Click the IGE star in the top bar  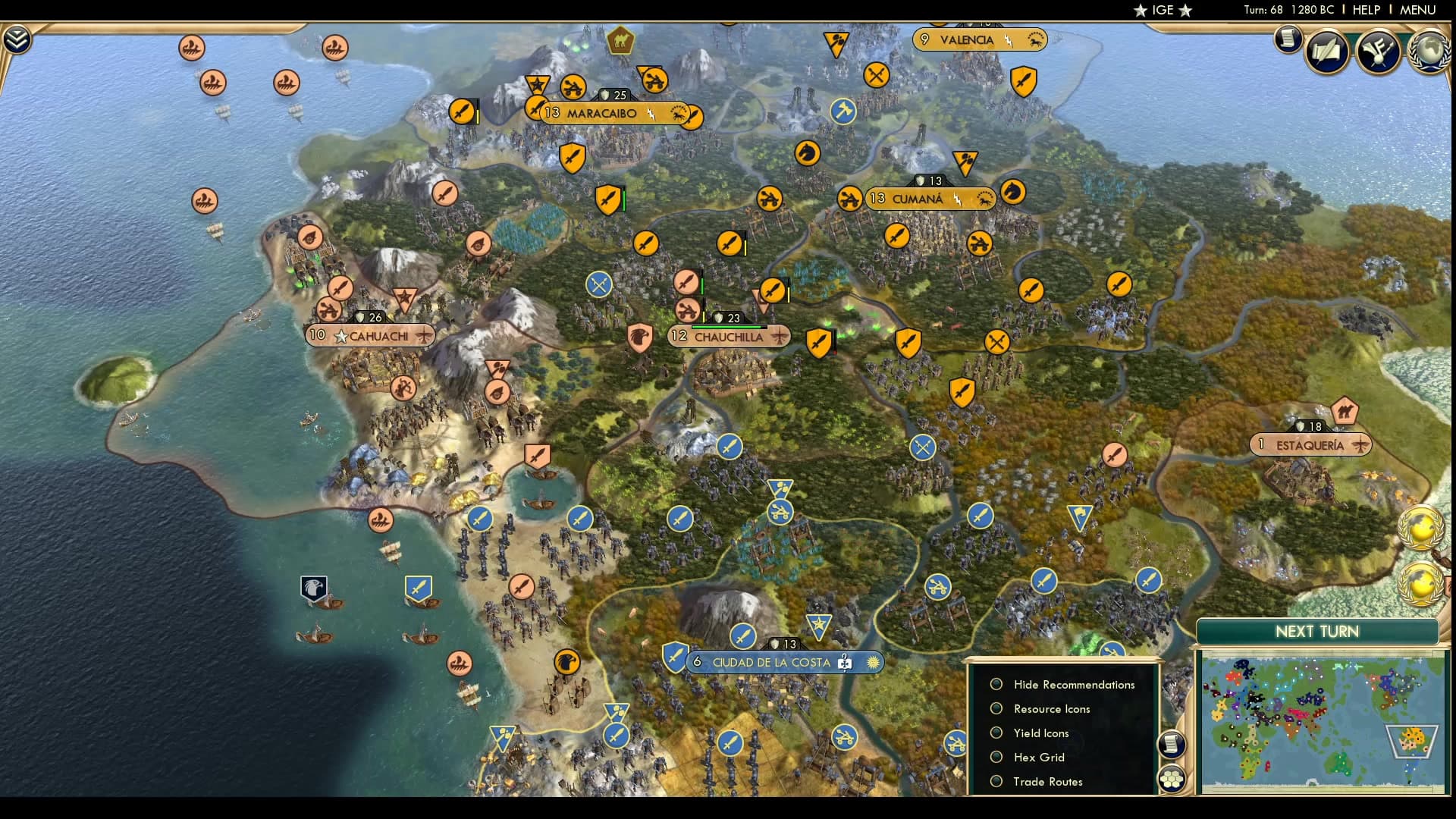point(1139,11)
